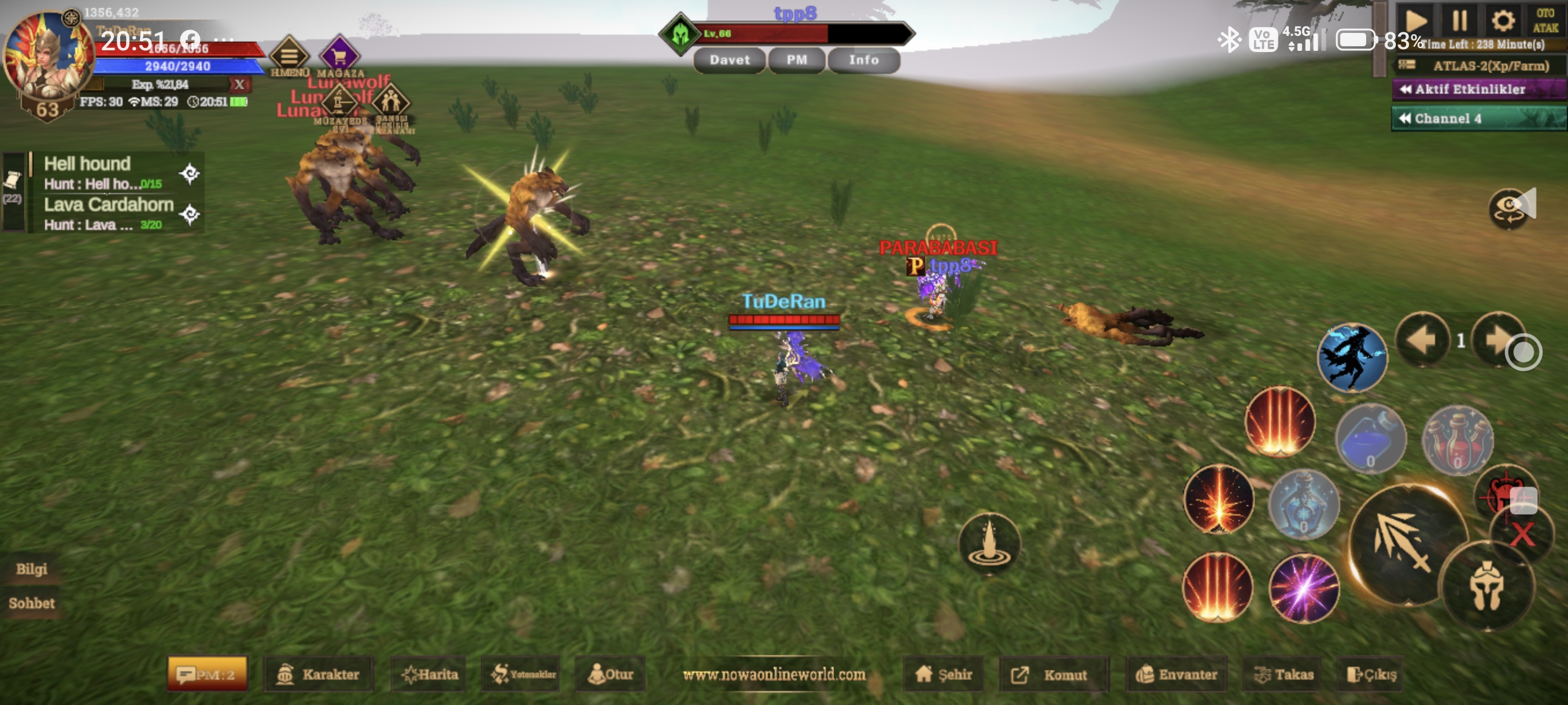Start a Takas trade
The image size is (1568, 705).
point(1282,674)
